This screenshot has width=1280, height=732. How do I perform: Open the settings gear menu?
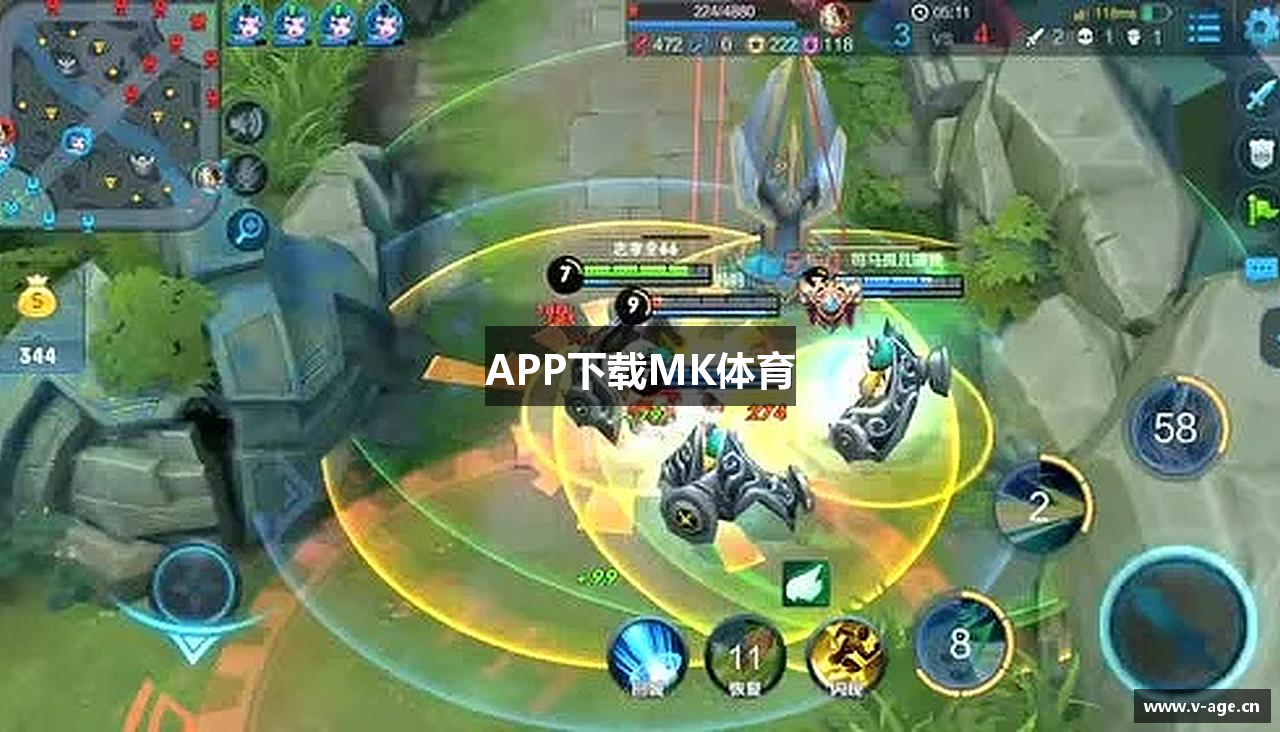tap(1258, 27)
